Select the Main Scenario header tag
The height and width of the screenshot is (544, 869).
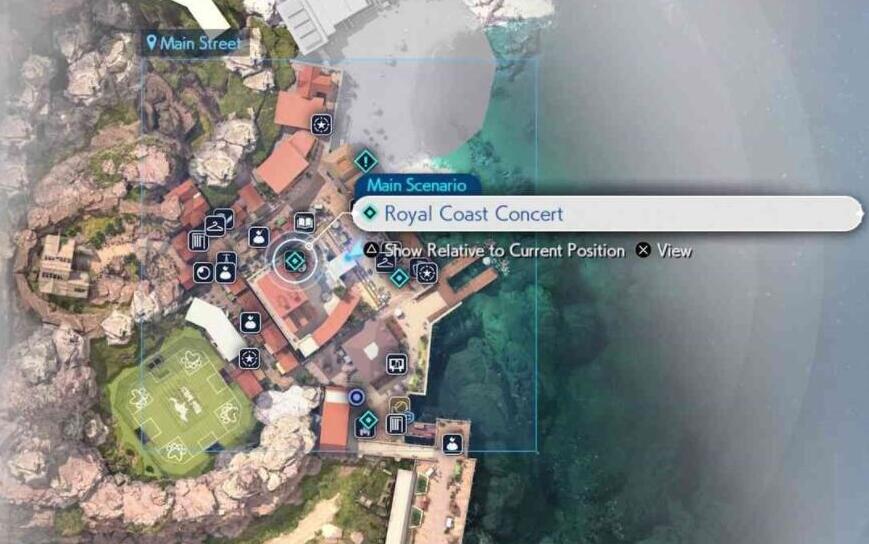[416, 185]
